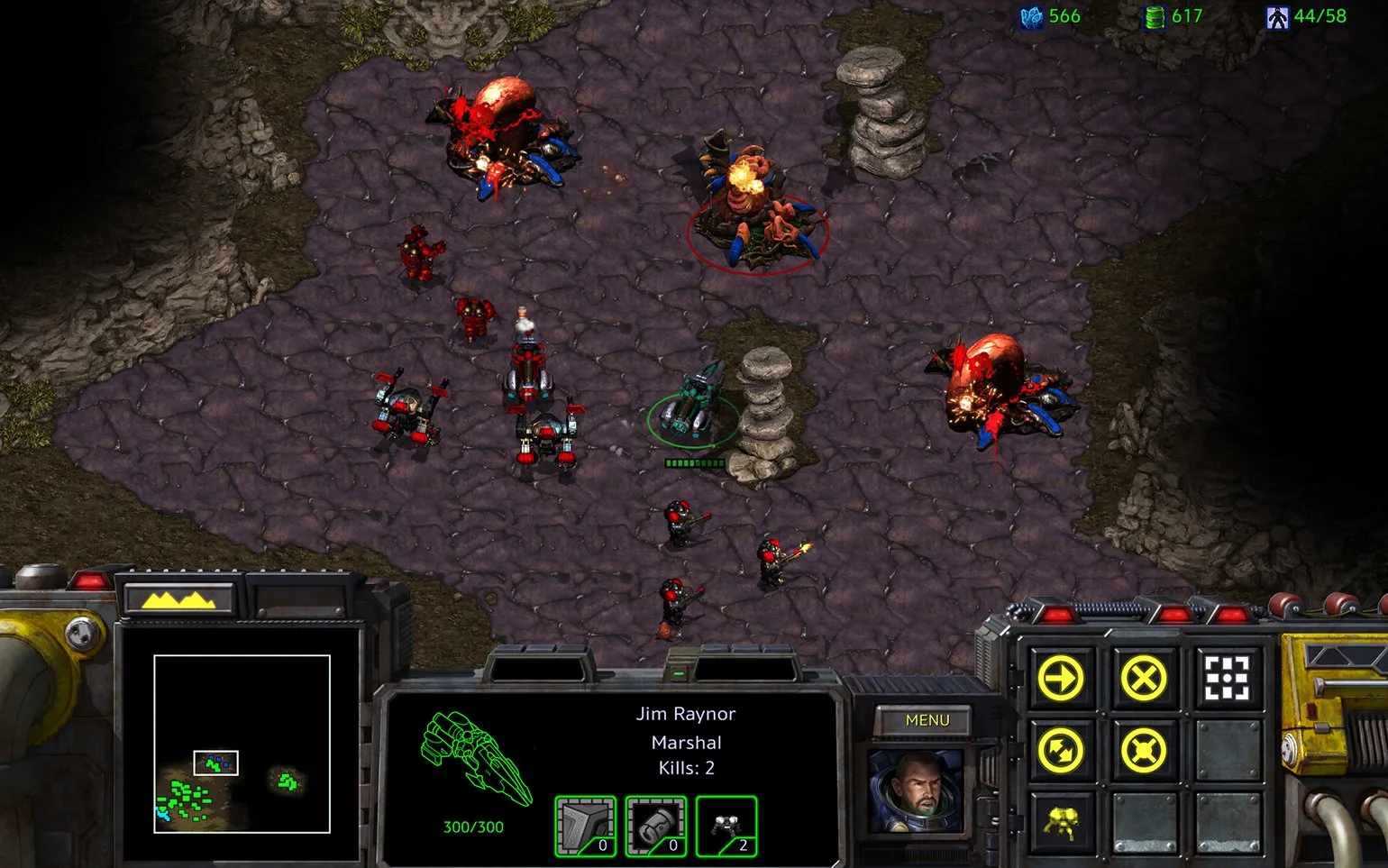Open the MENU button
This screenshot has width=1388, height=868.
point(927,720)
